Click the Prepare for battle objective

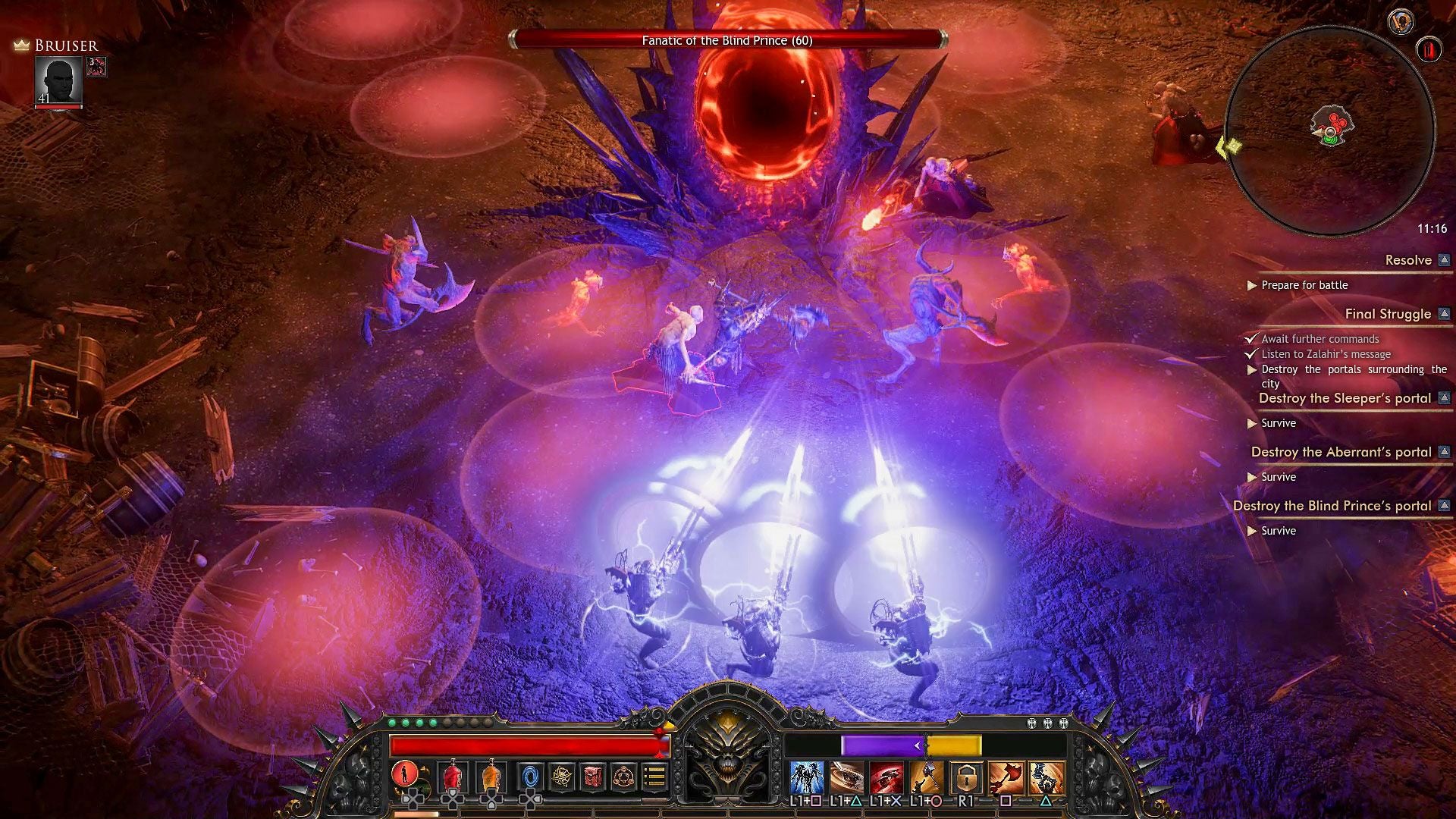point(1303,286)
